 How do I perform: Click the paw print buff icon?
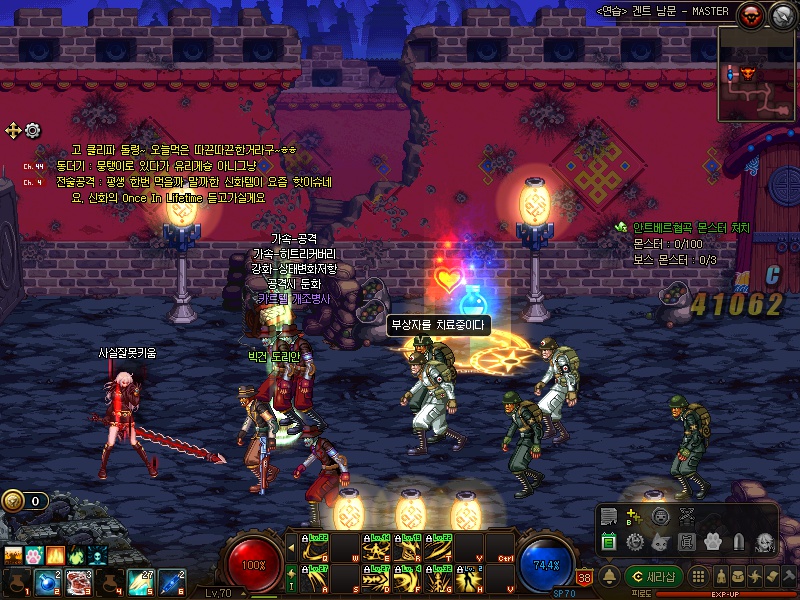coord(34,555)
